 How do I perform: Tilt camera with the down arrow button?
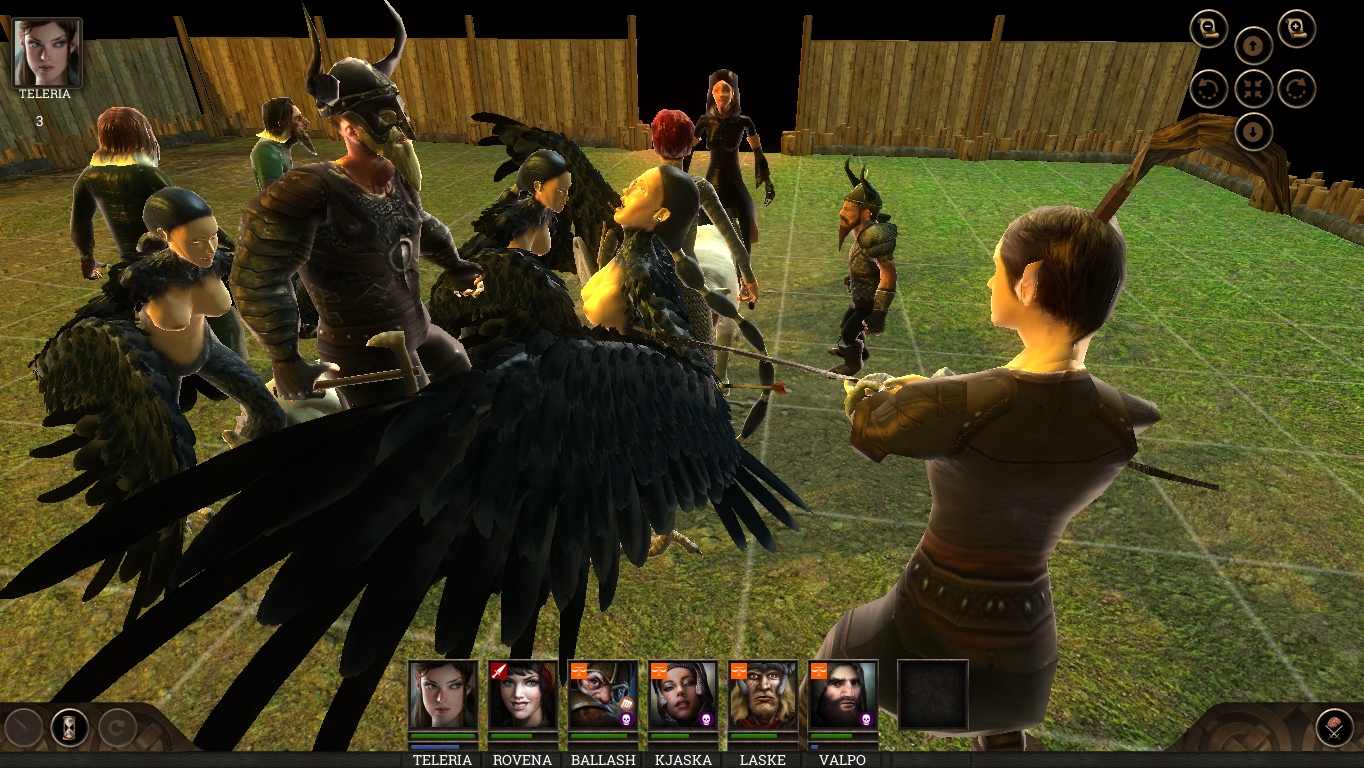pyautogui.click(x=1253, y=131)
